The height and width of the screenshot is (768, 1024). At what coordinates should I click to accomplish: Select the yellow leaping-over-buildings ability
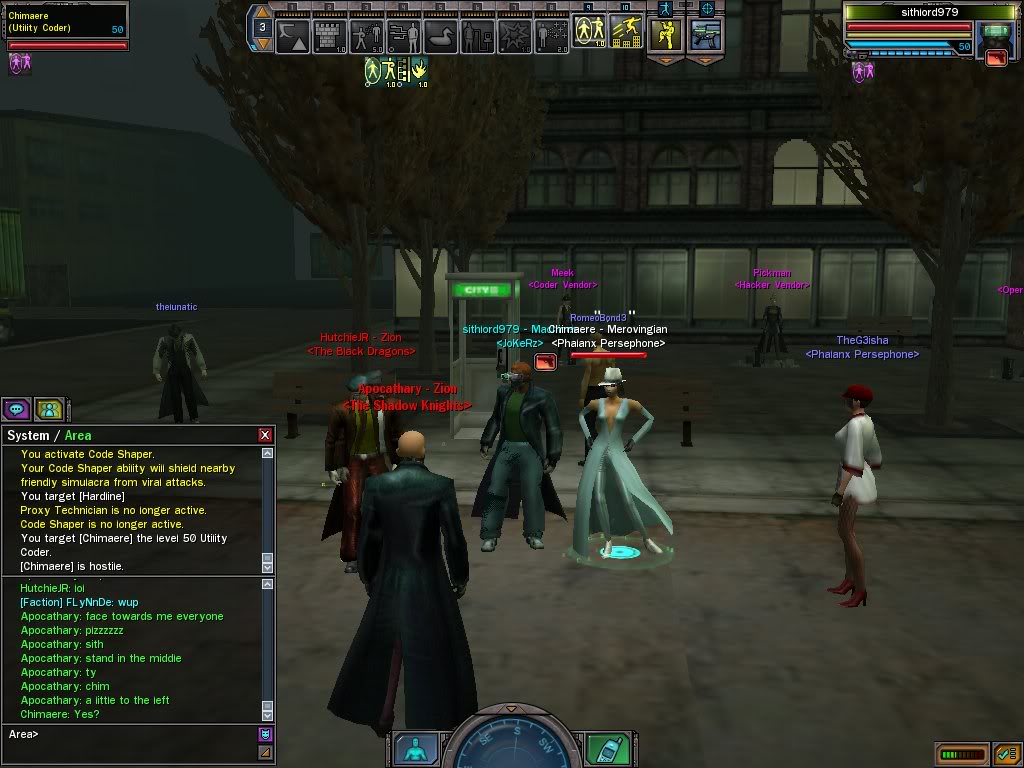click(x=625, y=31)
